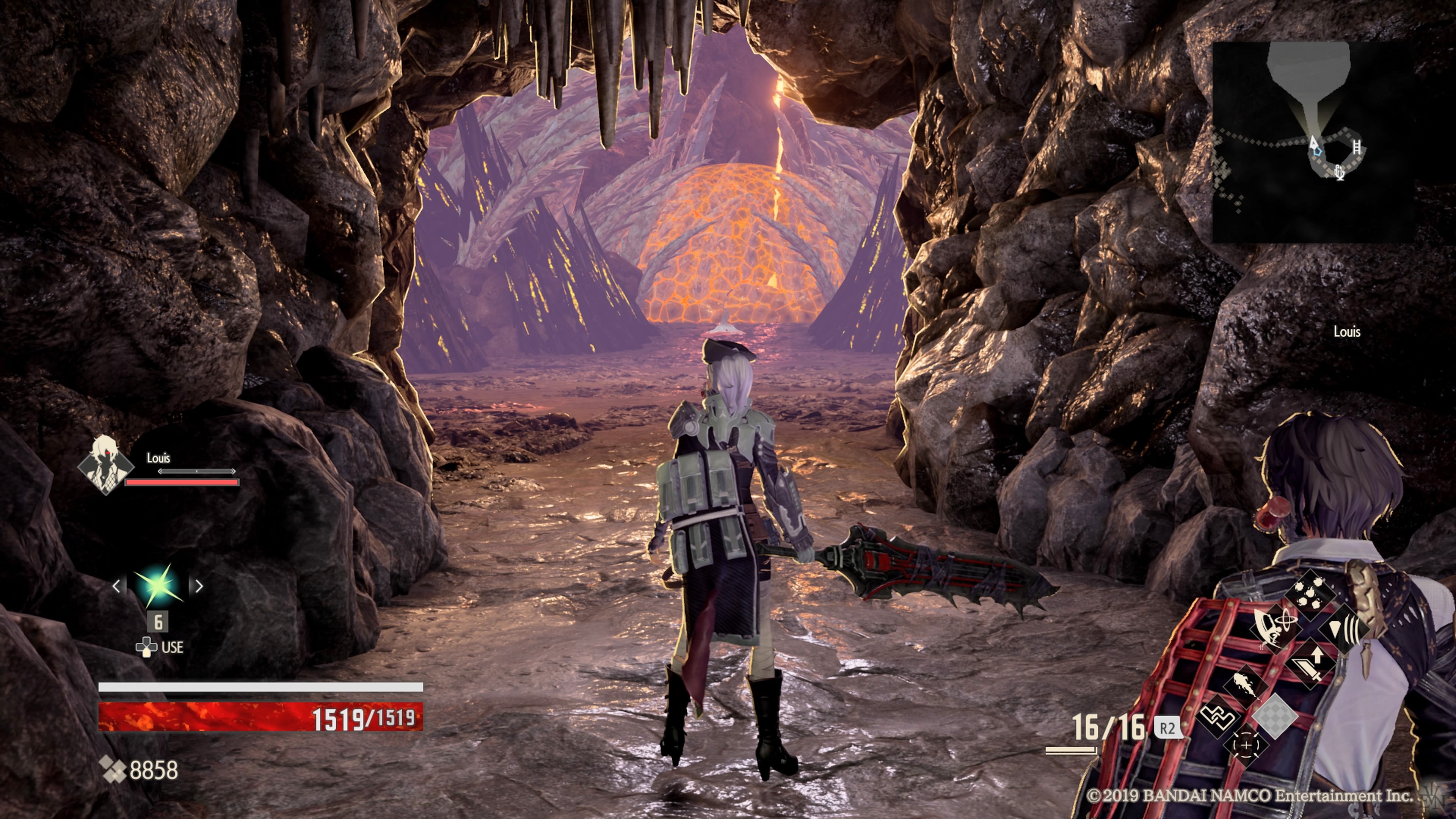Select the mistle marker on the minimap
This screenshot has width=1456, height=819.
(x=1339, y=172)
